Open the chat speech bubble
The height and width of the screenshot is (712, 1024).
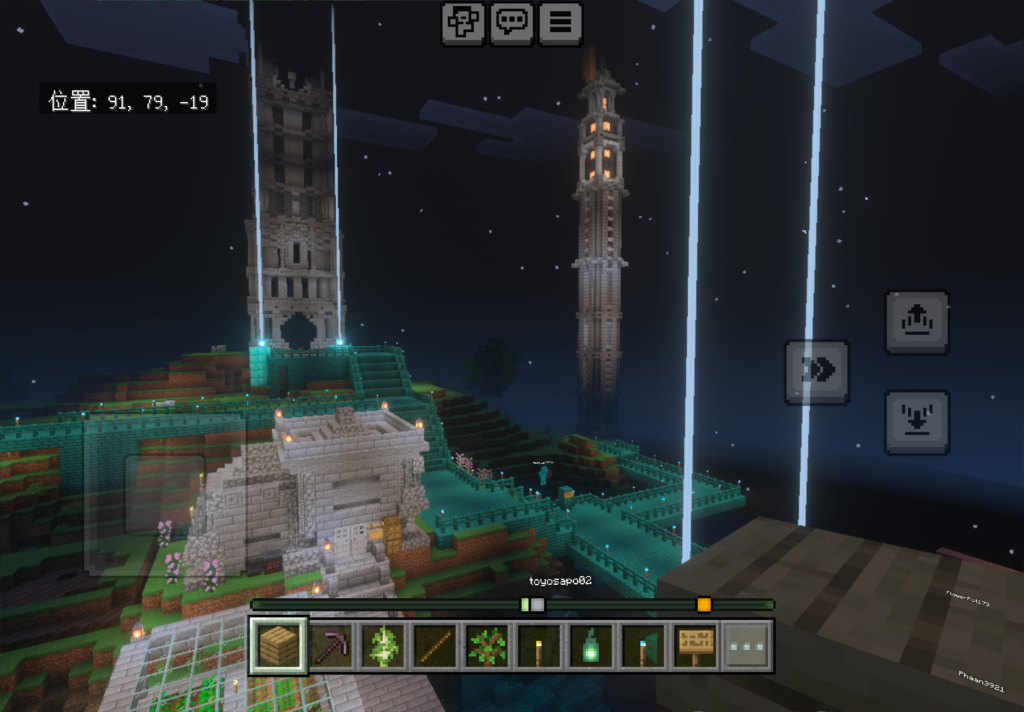point(512,23)
